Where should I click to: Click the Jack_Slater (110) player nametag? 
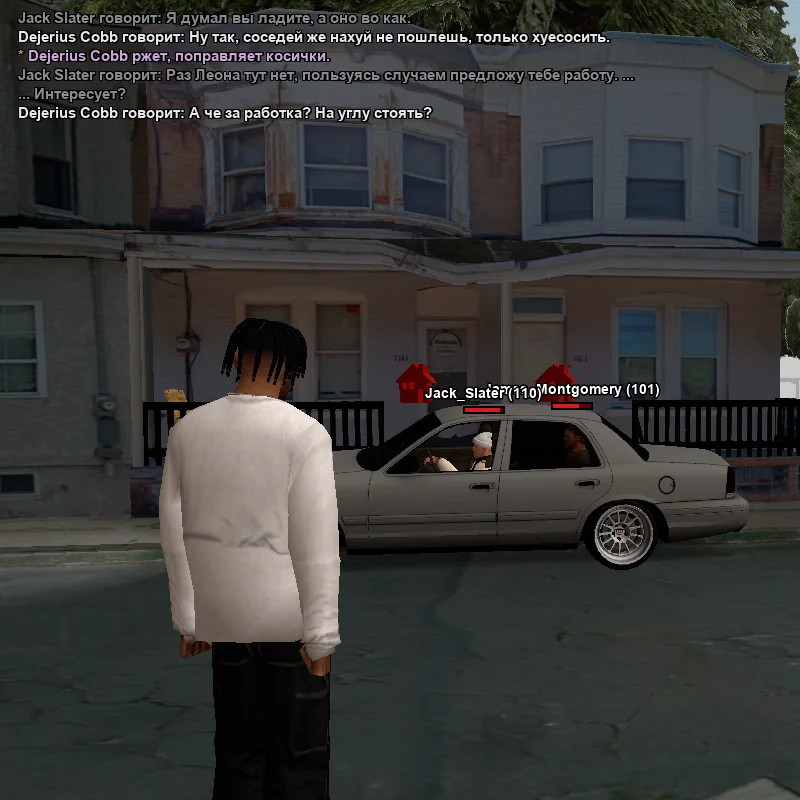click(x=482, y=394)
